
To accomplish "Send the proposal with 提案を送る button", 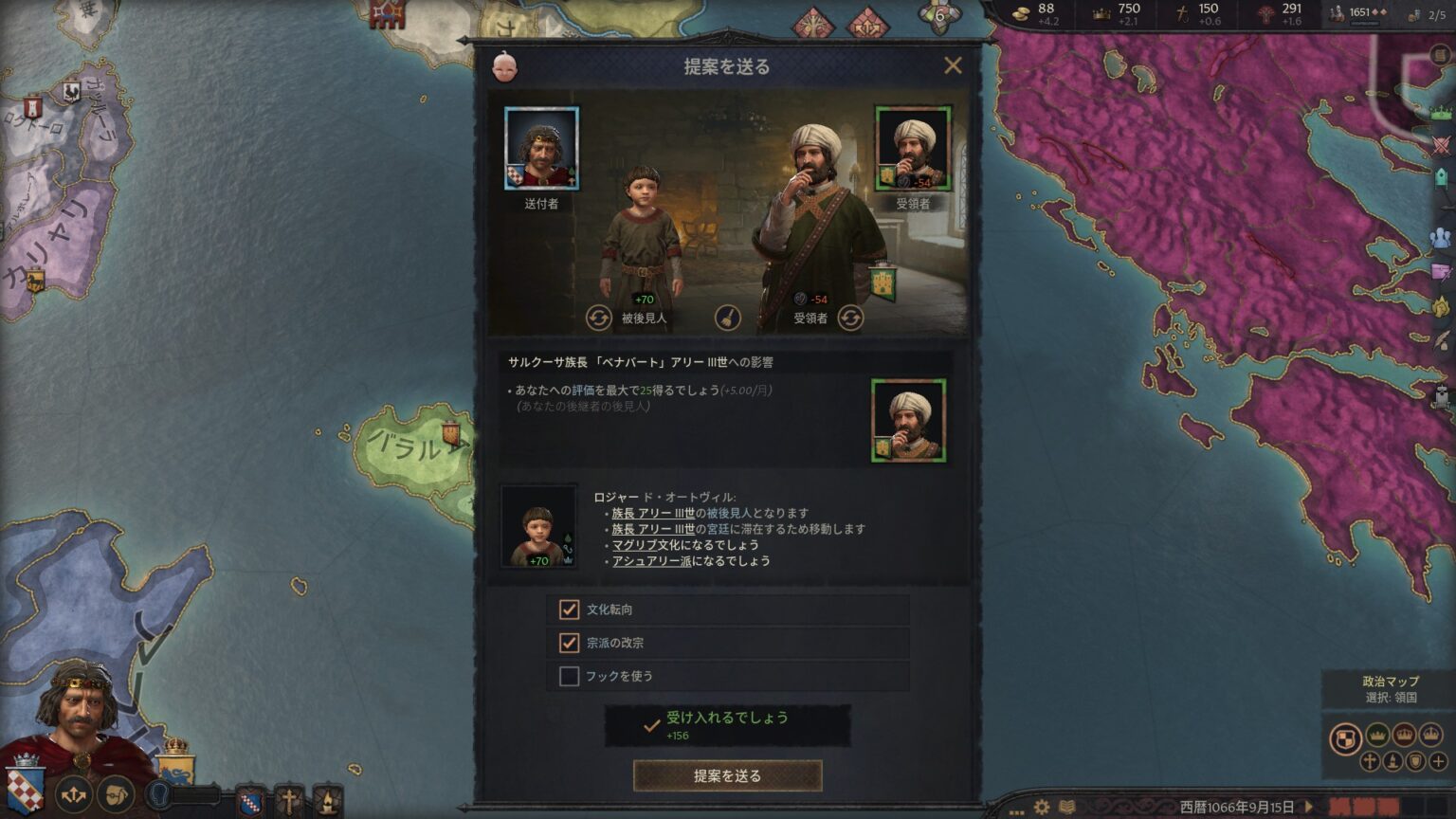I will tap(727, 775).
